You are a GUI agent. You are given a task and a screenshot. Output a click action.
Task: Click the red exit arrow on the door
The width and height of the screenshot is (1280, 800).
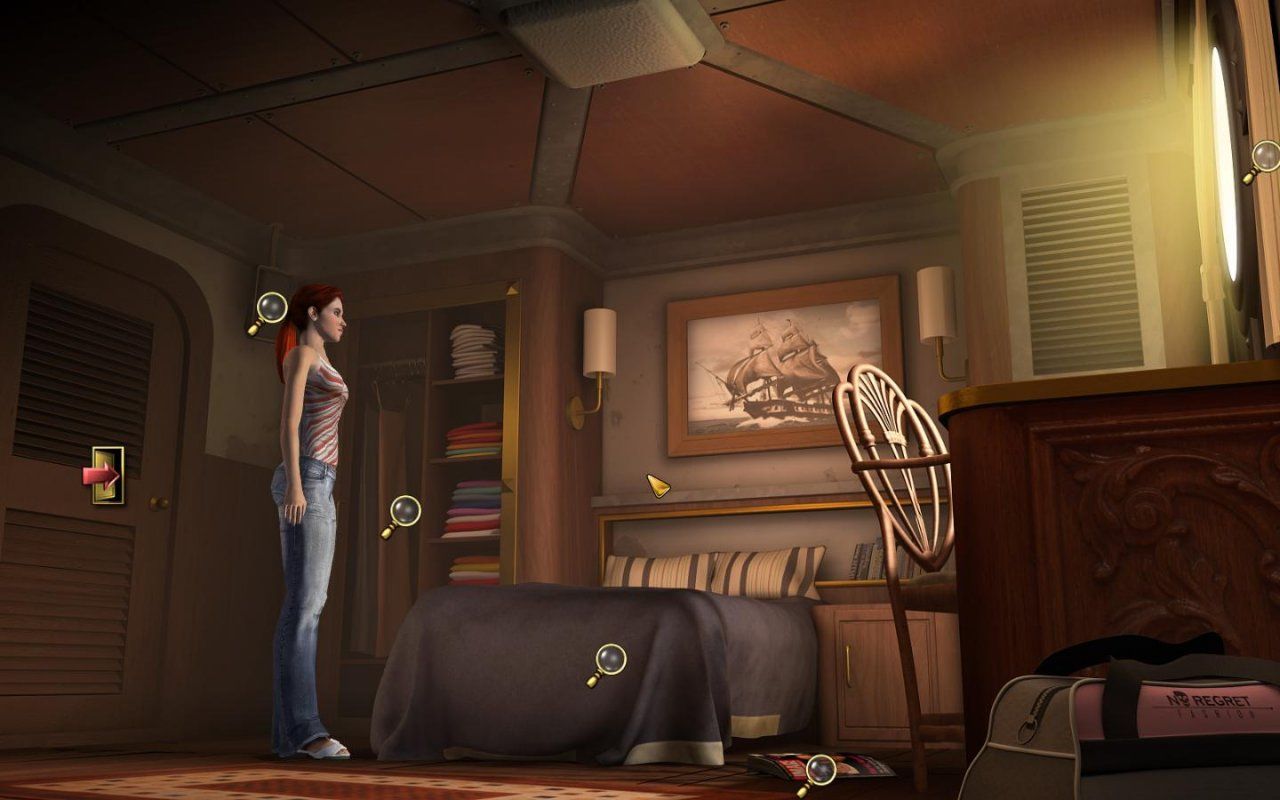click(x=103, y=475)
